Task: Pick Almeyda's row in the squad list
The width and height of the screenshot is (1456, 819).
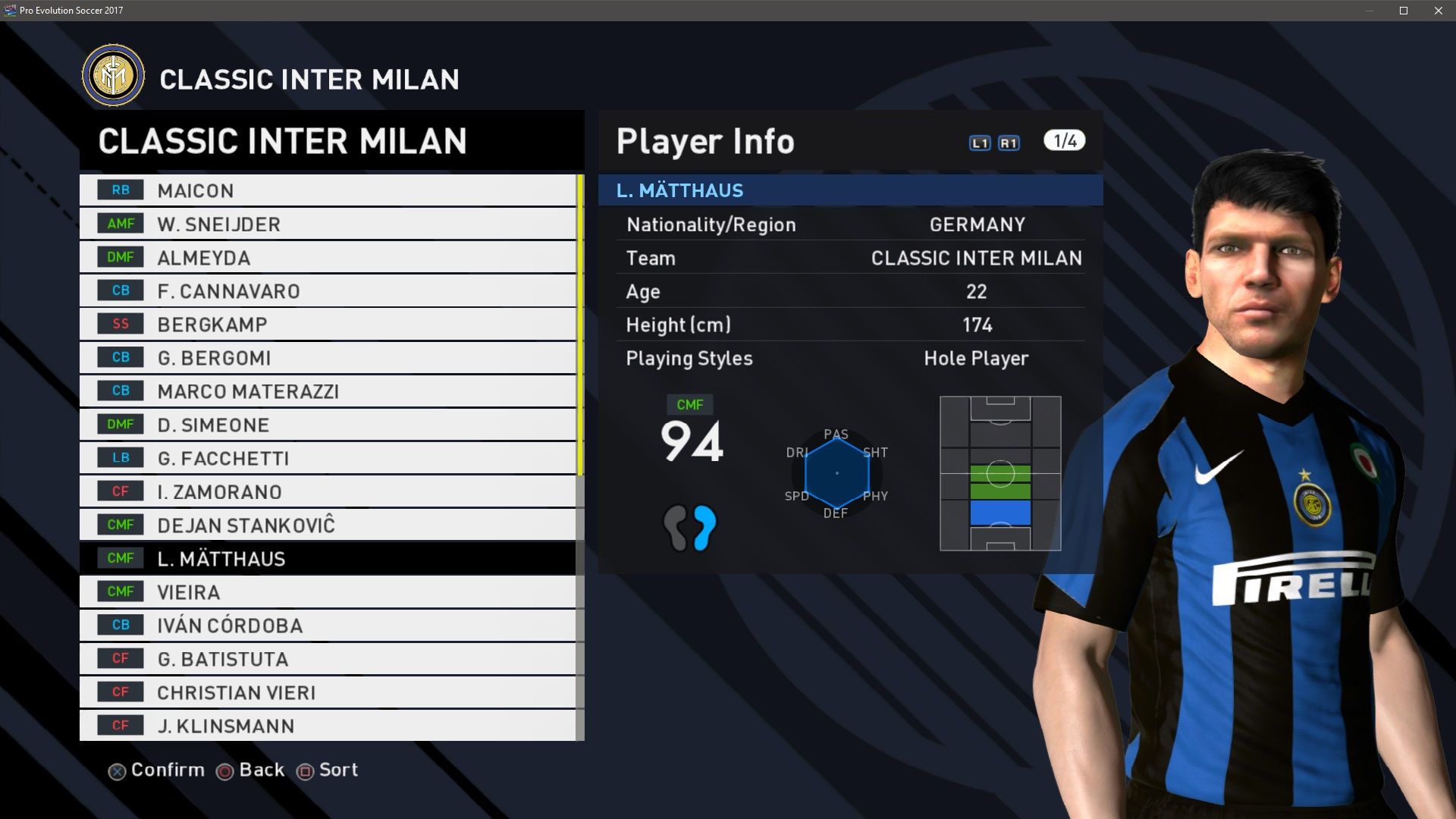Action: pos(328,257)
